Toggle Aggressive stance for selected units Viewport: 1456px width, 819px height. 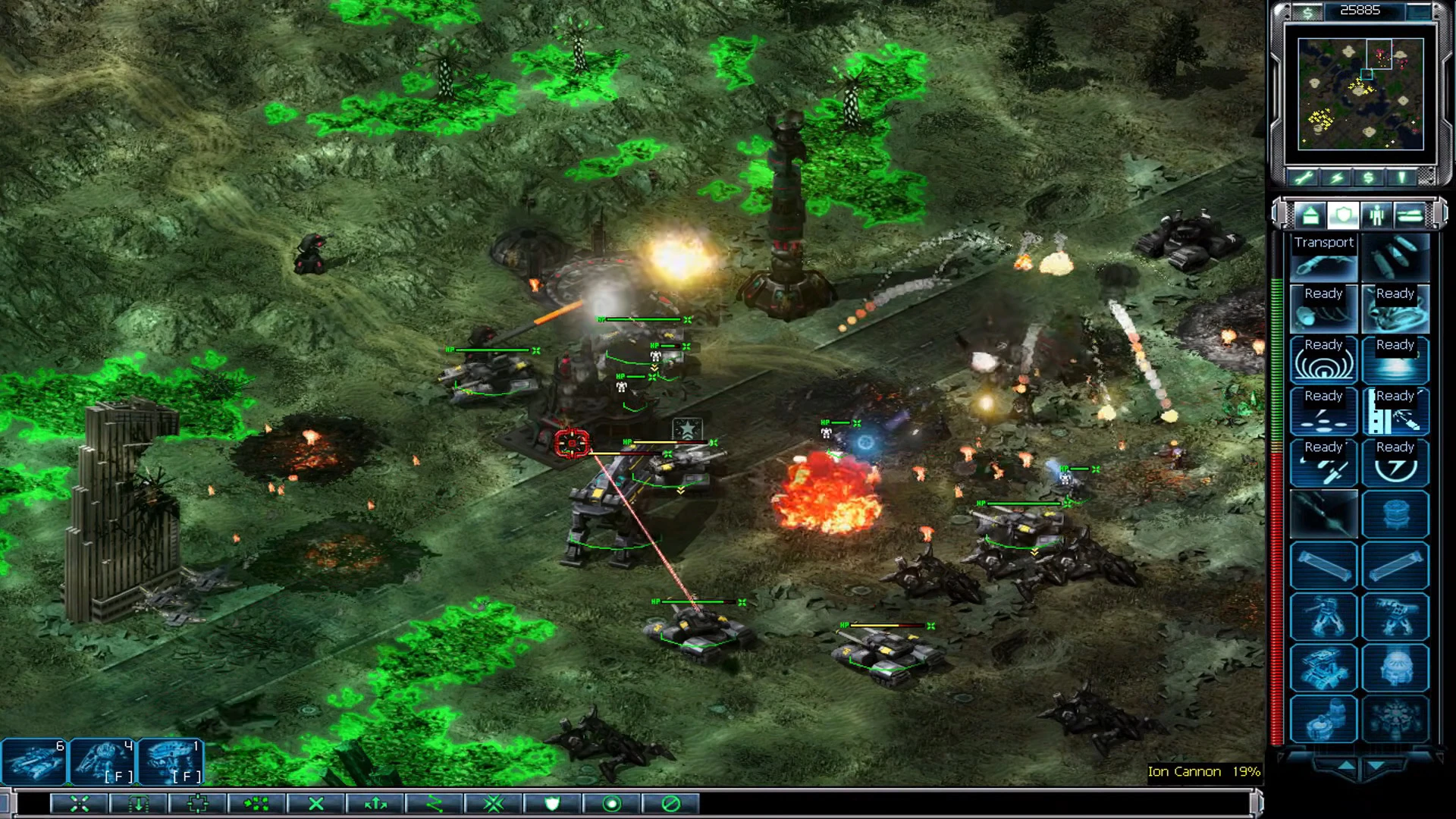[493, 805]
